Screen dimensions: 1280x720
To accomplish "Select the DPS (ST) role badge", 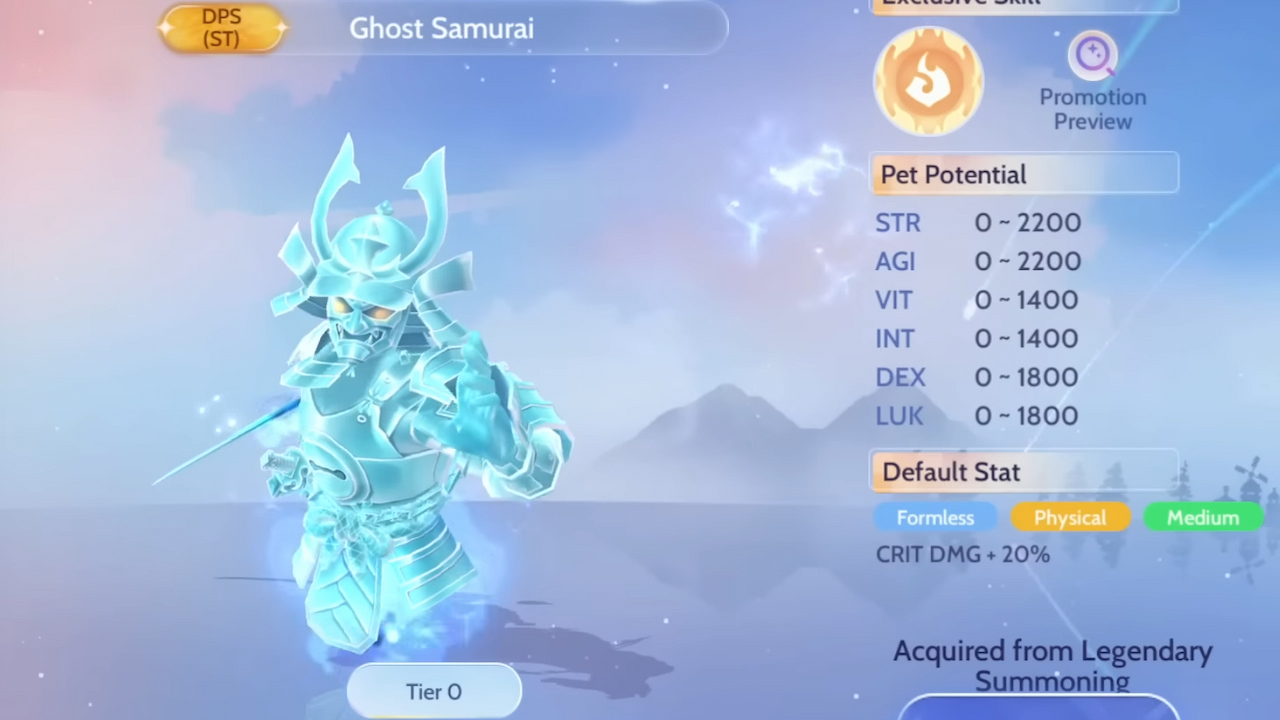I will point(221,28).
